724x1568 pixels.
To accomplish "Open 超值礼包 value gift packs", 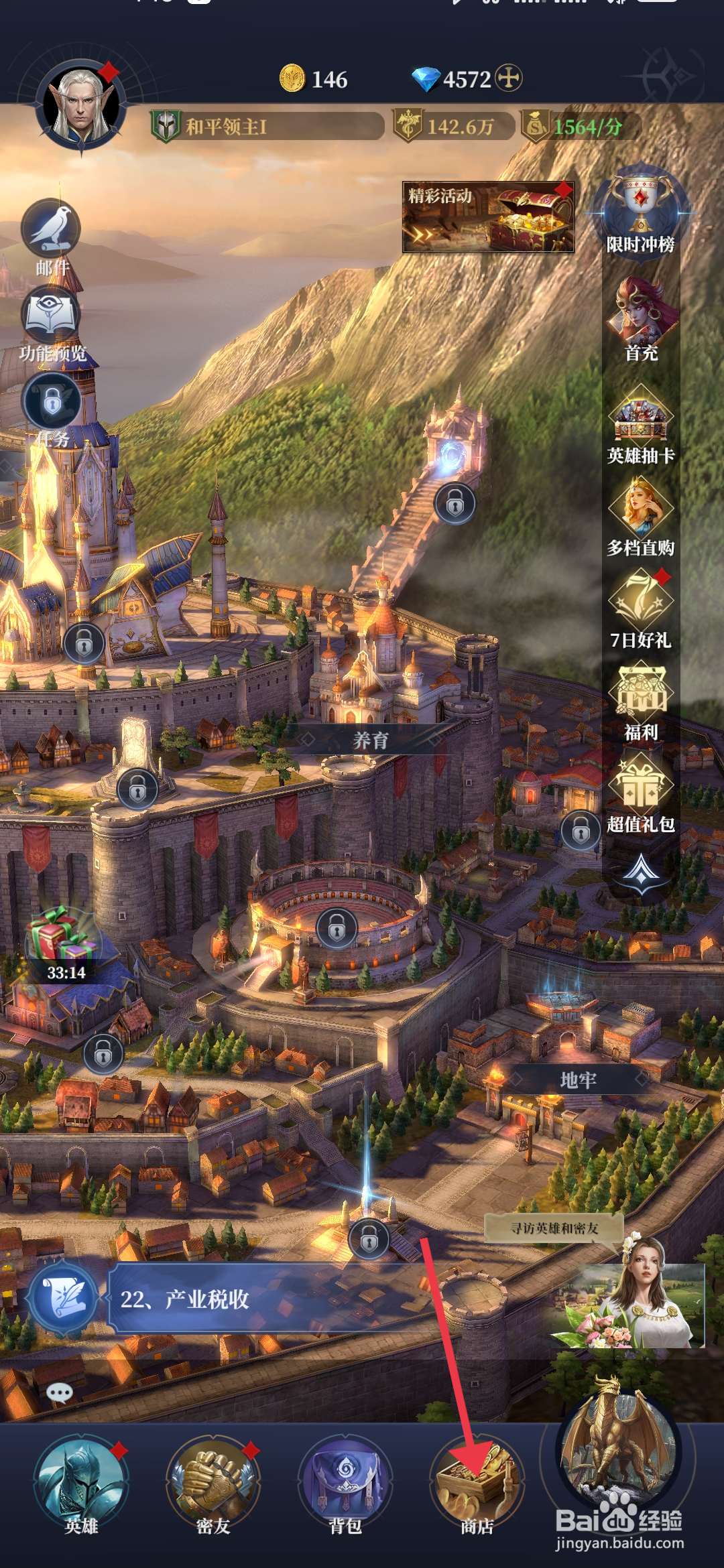I will [x=641, y=792].
